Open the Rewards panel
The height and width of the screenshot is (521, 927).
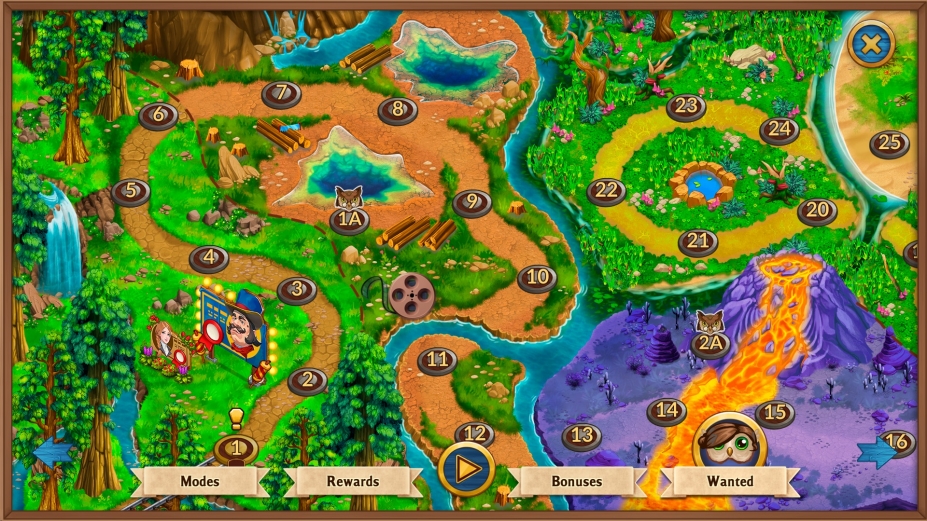(x=353, y=481)
